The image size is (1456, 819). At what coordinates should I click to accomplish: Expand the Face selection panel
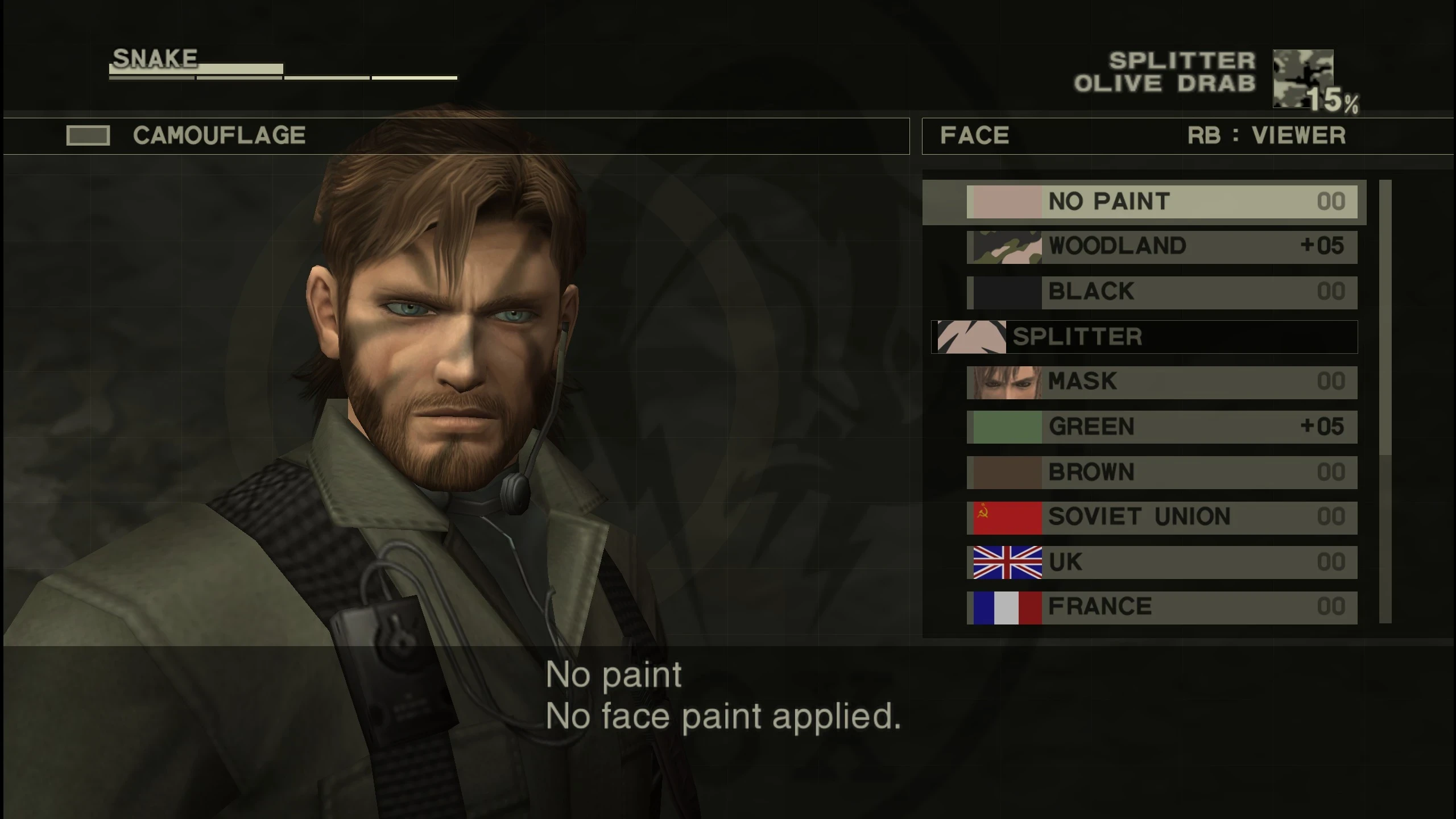tap(974, 136)
